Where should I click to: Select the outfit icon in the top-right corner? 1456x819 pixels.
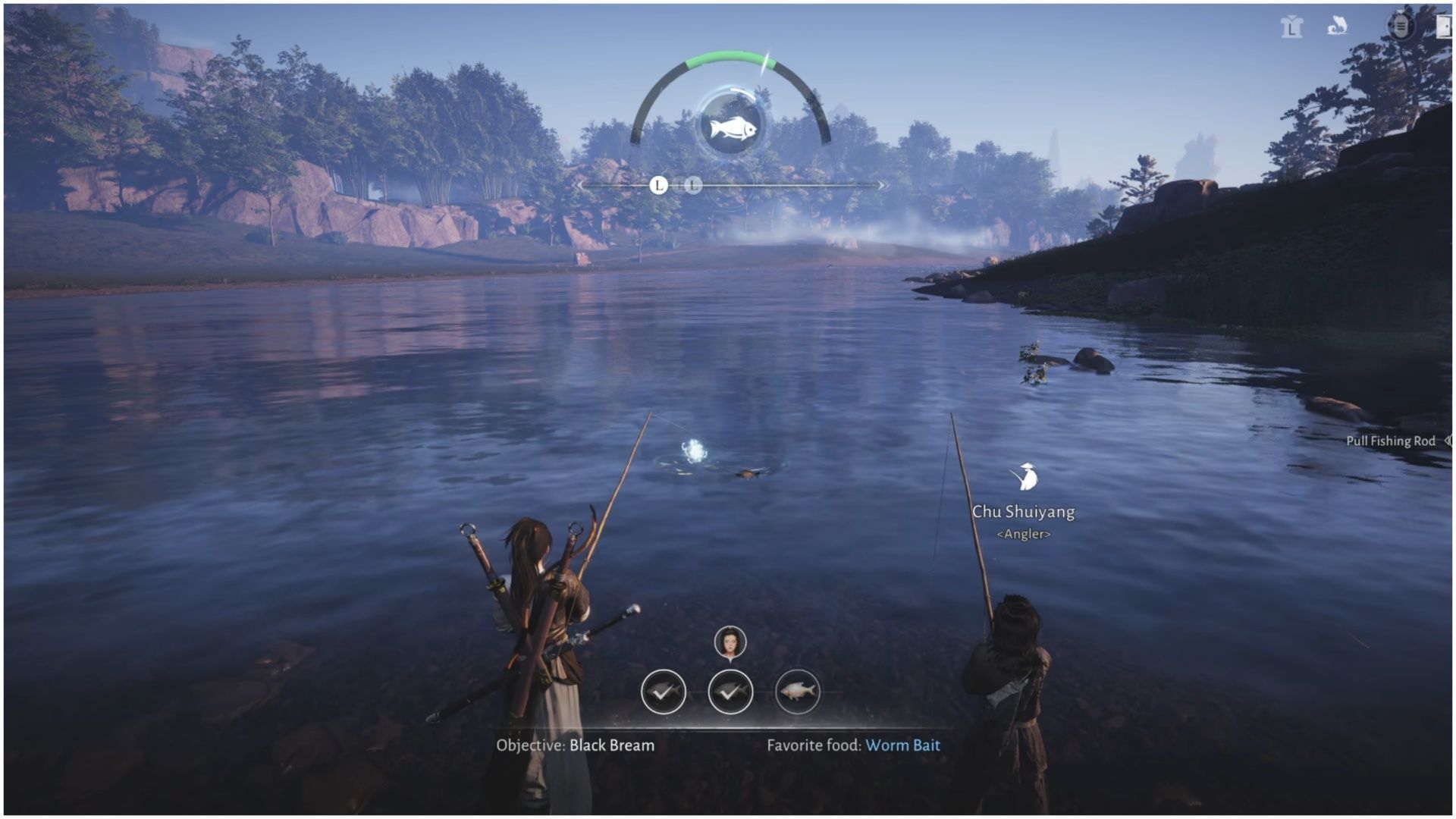click(1291, 27)
